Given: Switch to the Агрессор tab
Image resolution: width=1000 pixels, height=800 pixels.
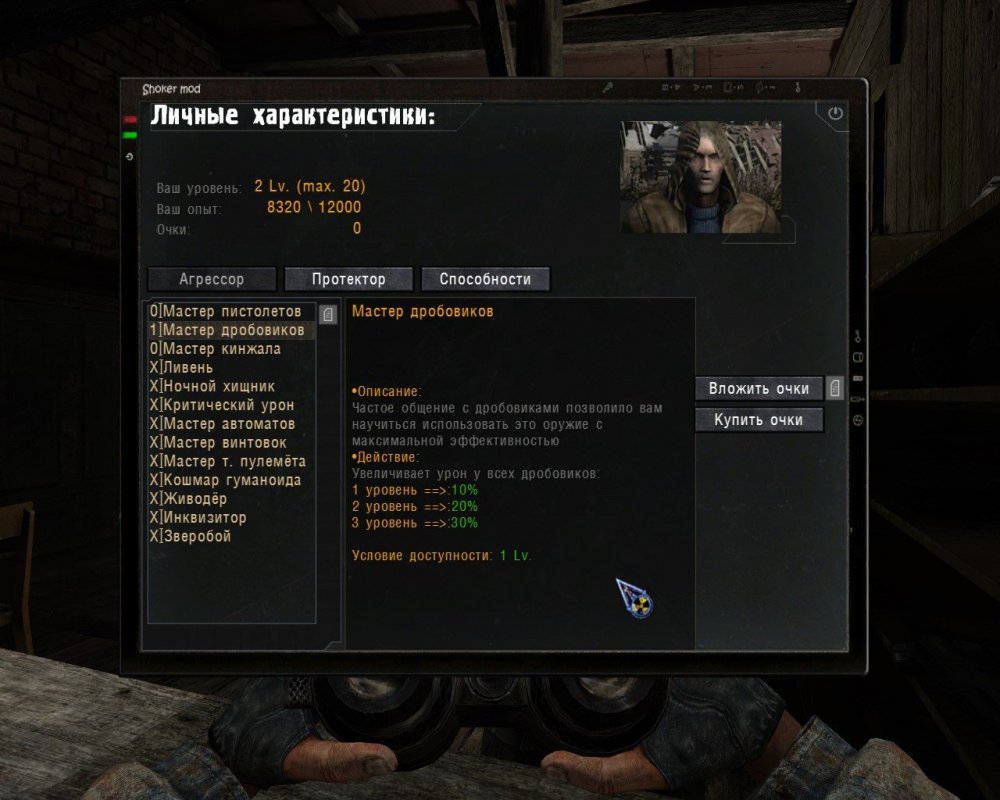Looking at the screenshot, I should click(x=212, y=279).
